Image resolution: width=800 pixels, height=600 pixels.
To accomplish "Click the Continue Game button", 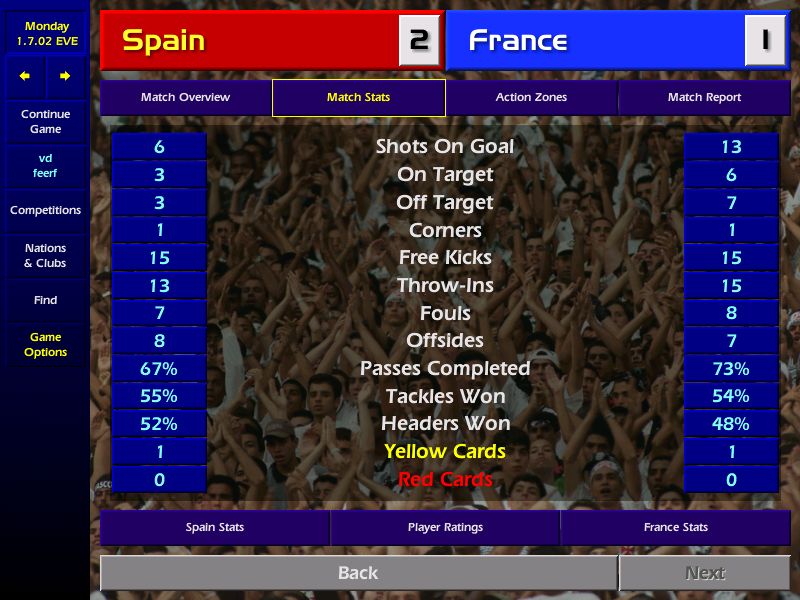I will [45, 122].
